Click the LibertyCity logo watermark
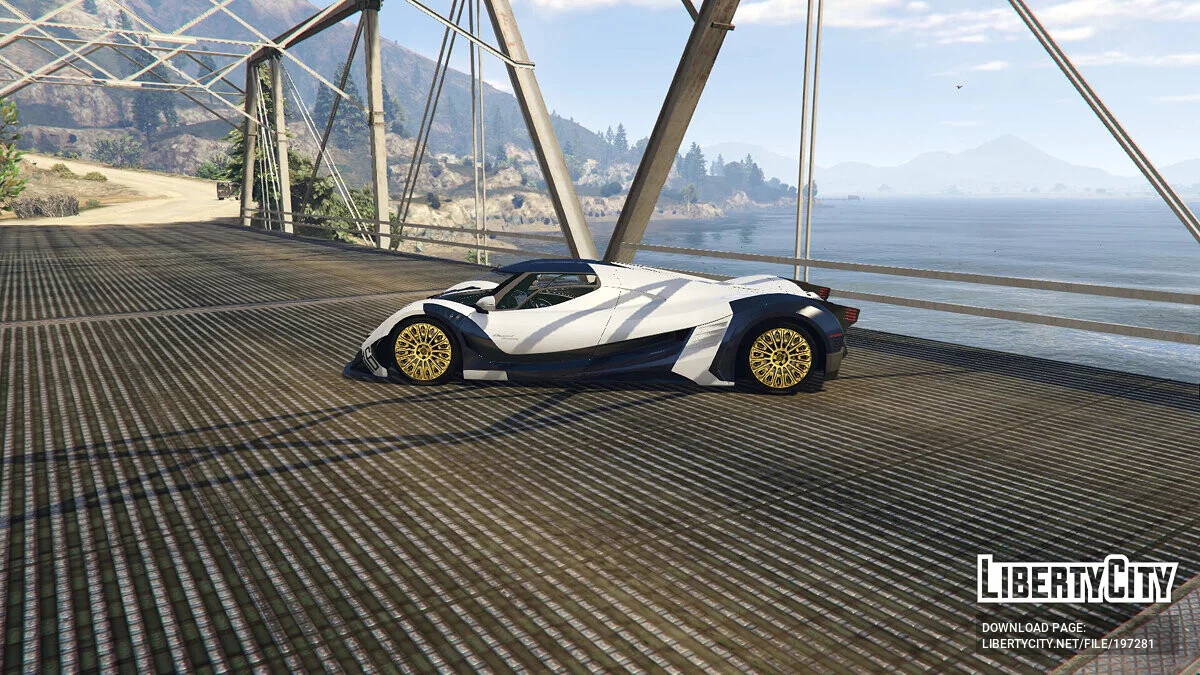Image resolution: width=1200 pixels, height=675 pixels. 1077,580
